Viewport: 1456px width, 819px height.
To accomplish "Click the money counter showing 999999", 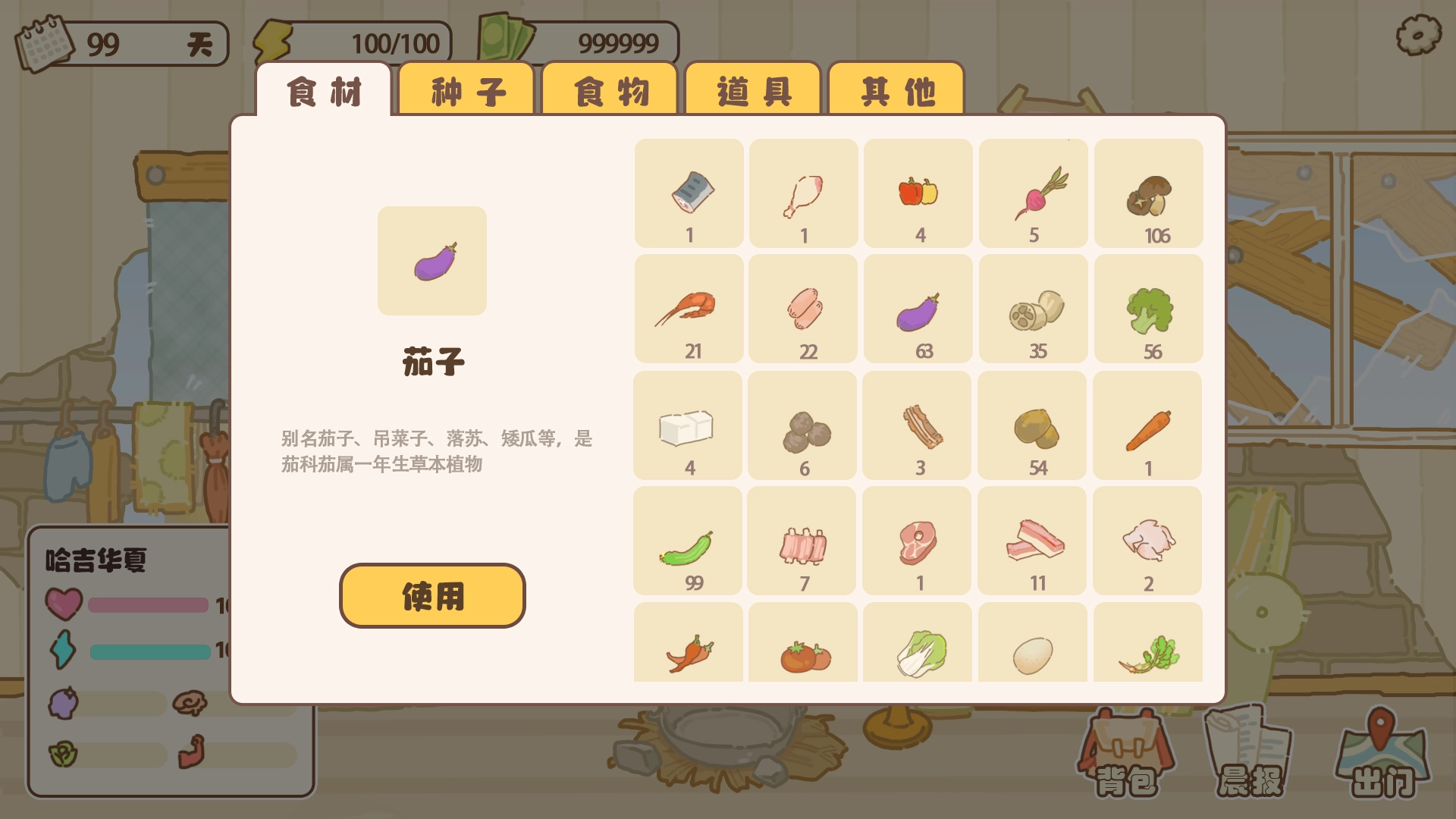I will pyautogui.click(x=618, y=42).
